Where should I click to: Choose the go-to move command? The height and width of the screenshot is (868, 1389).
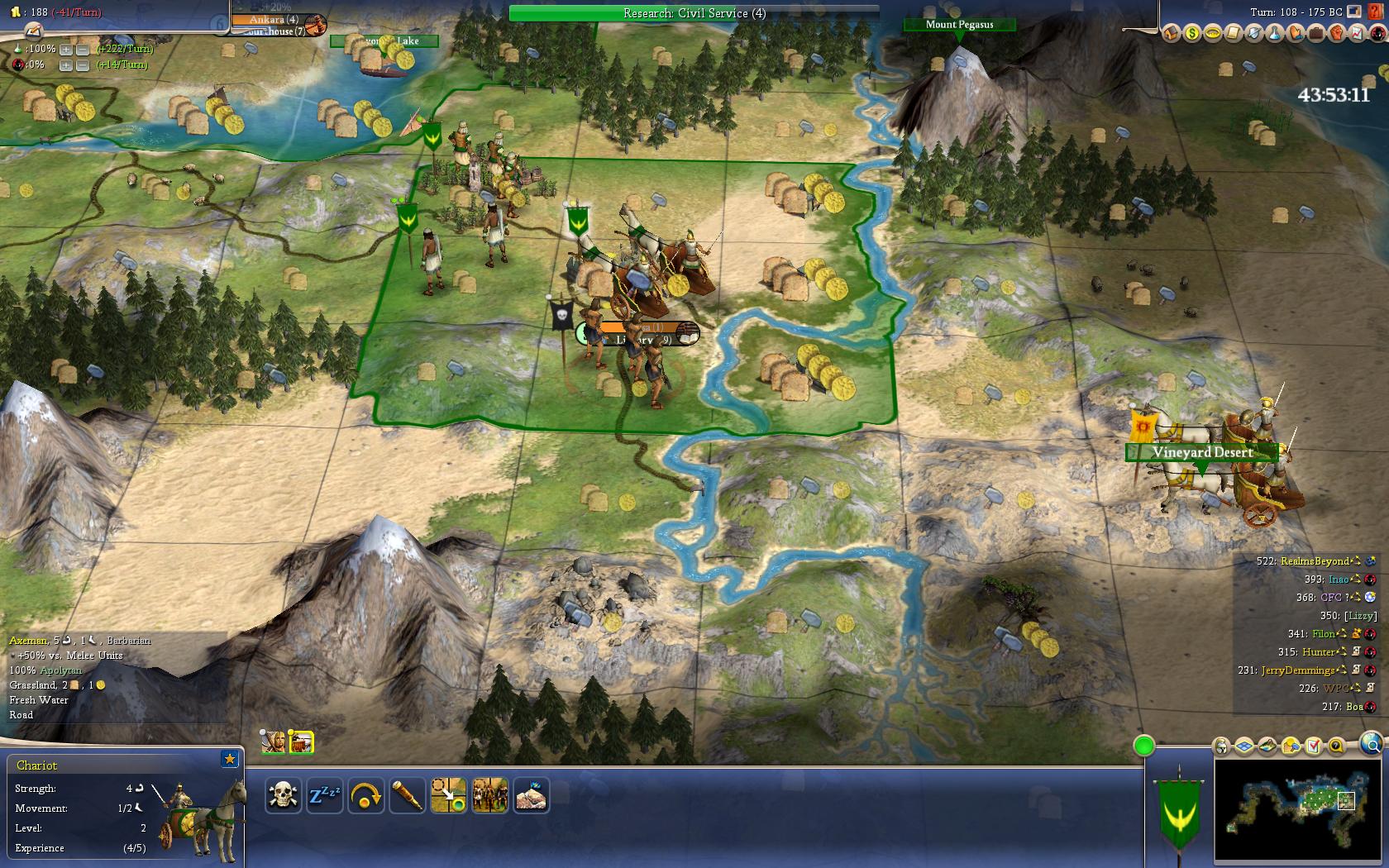[x=448, y=796]
